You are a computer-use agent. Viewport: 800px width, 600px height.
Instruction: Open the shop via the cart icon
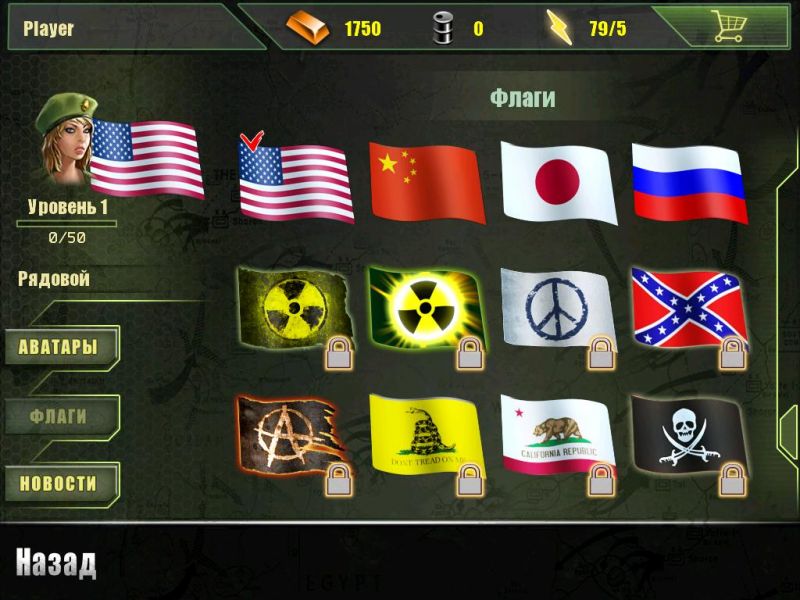pos(729,27)
